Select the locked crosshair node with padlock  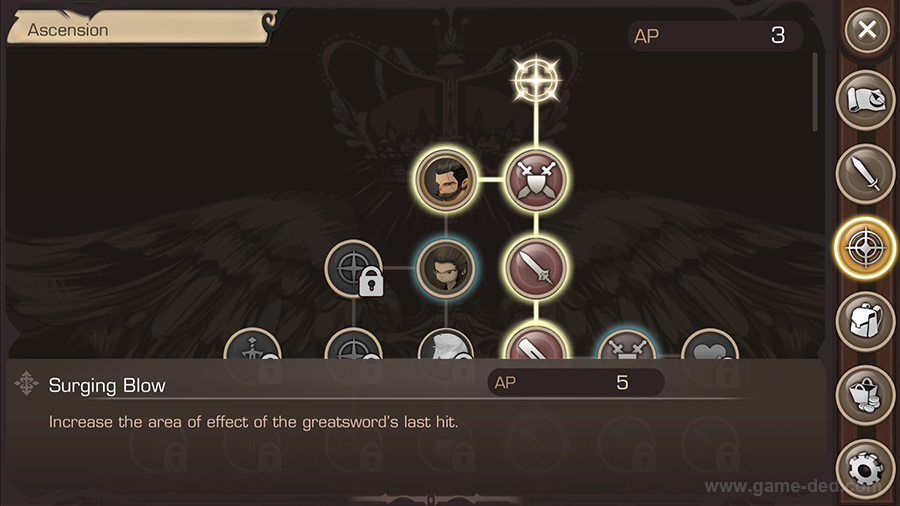coord(354,269)
